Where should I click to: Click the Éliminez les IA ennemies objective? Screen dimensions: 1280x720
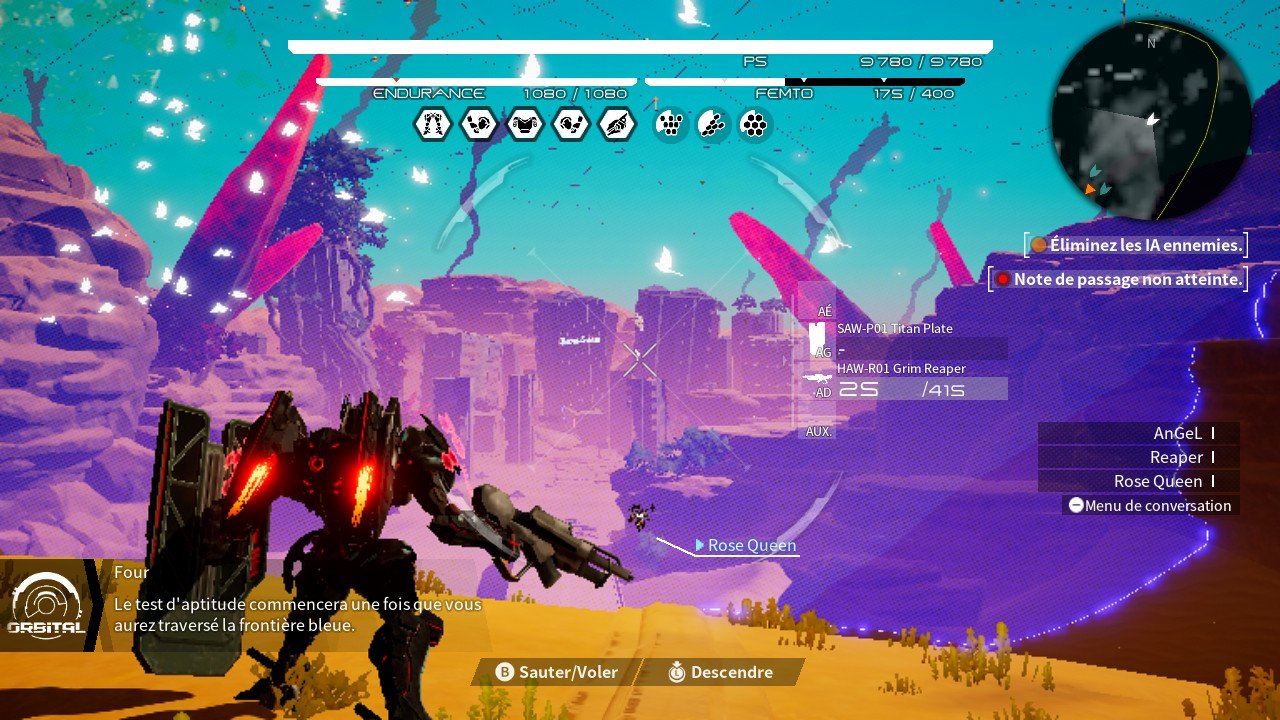(1138, 245)
